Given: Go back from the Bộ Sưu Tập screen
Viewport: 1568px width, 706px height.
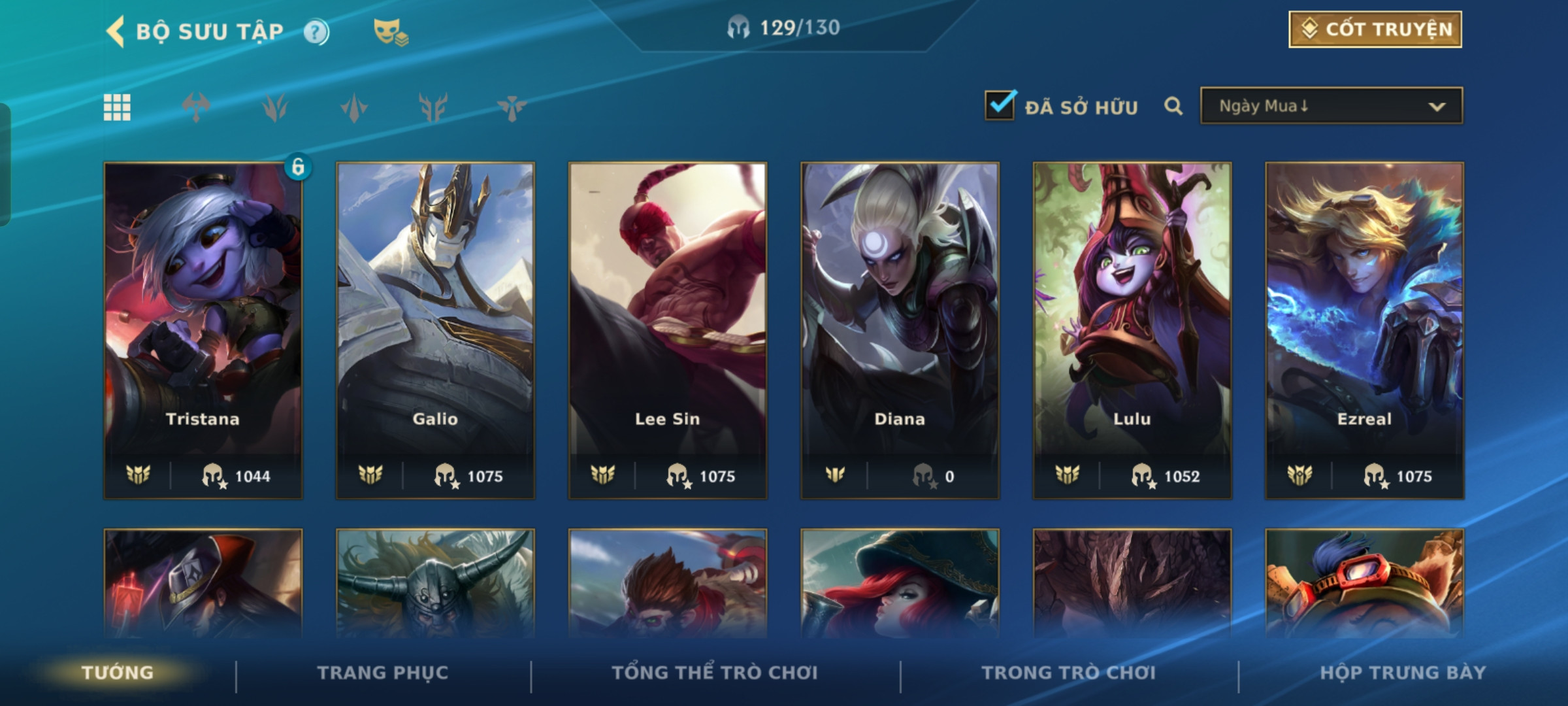Looking at the screenshot, I should (x=116, y=31).
